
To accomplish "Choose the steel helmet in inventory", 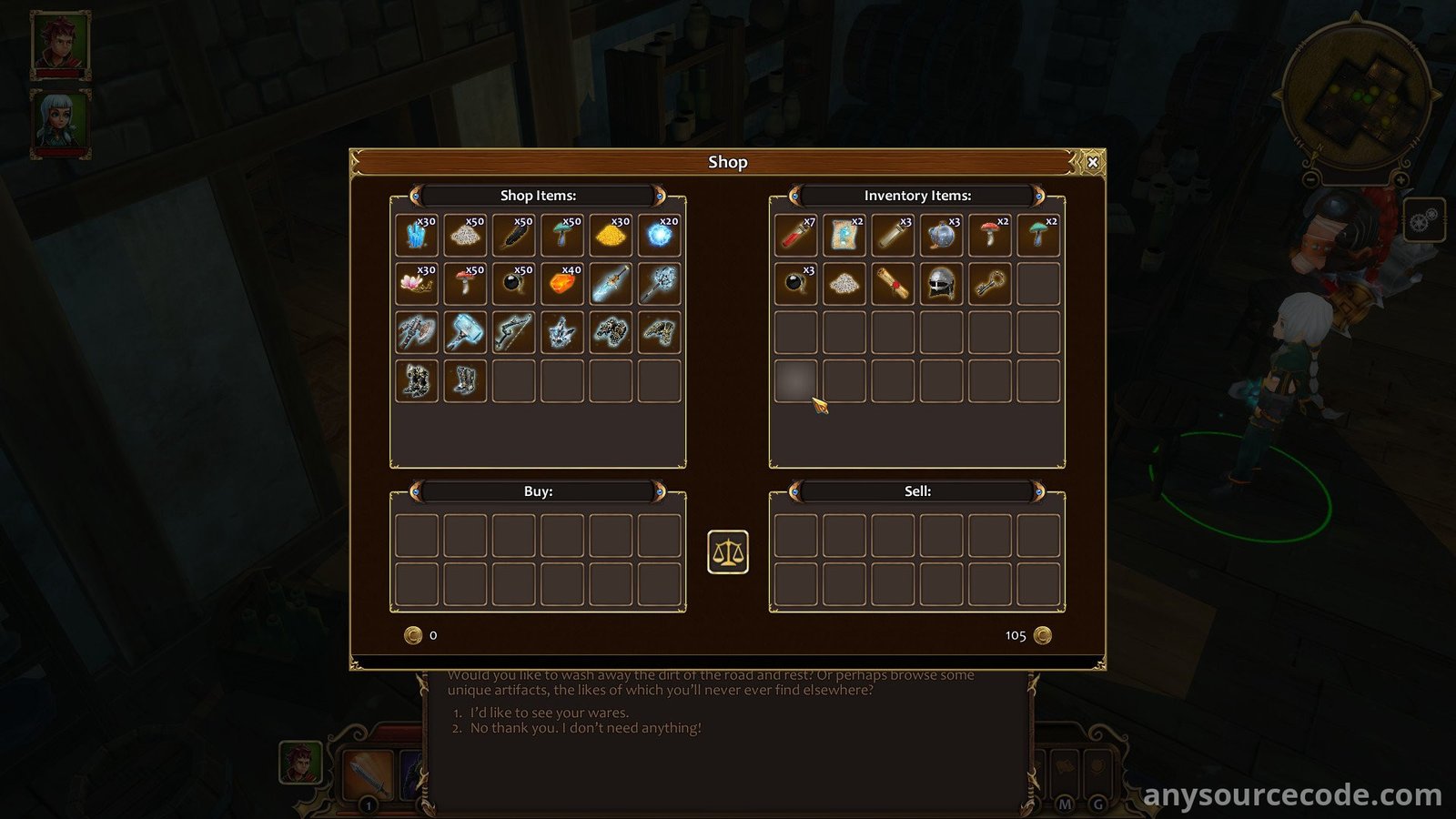I will [x=941, y=284].
